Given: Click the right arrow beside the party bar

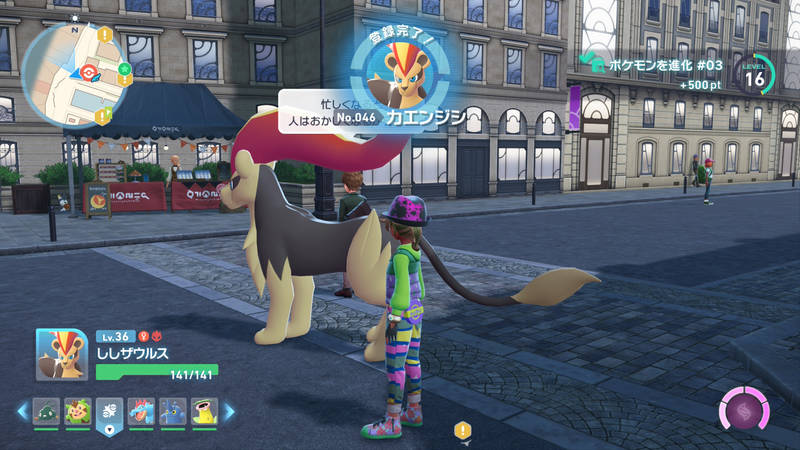Looking at the screenshot, I should (229, 410).
